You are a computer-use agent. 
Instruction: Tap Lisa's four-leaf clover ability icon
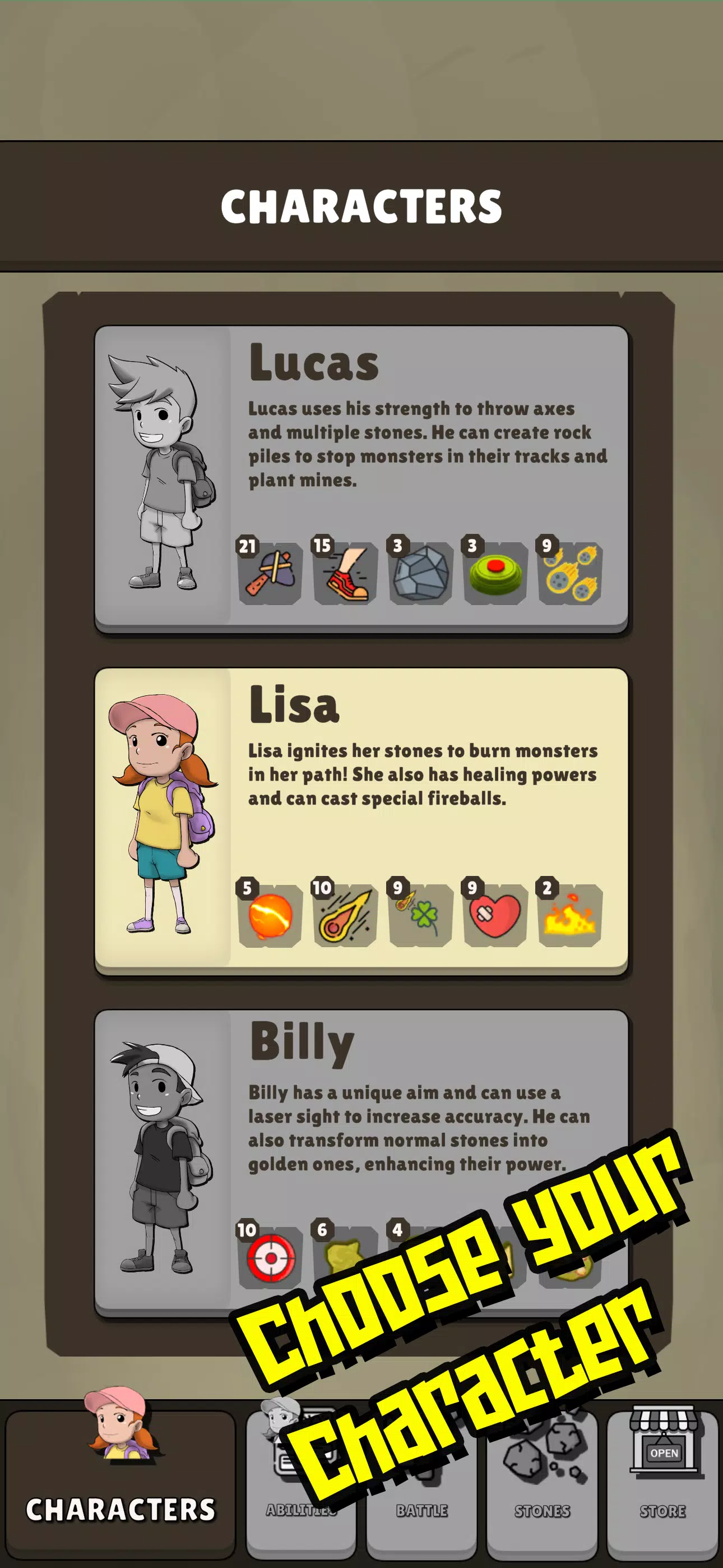pos(420,915)
